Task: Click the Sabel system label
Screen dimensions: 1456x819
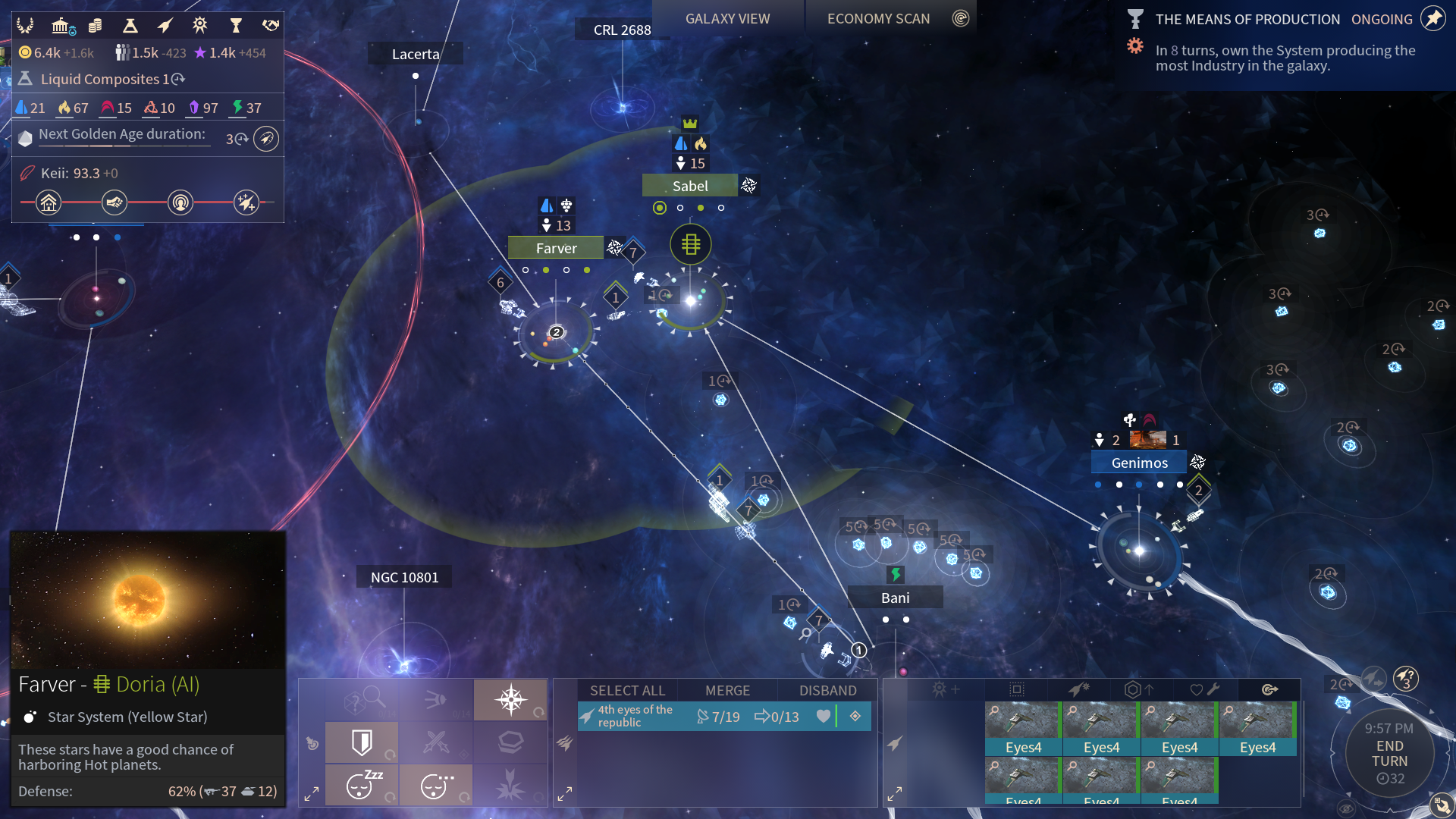Action: click(x=690, y=186)
